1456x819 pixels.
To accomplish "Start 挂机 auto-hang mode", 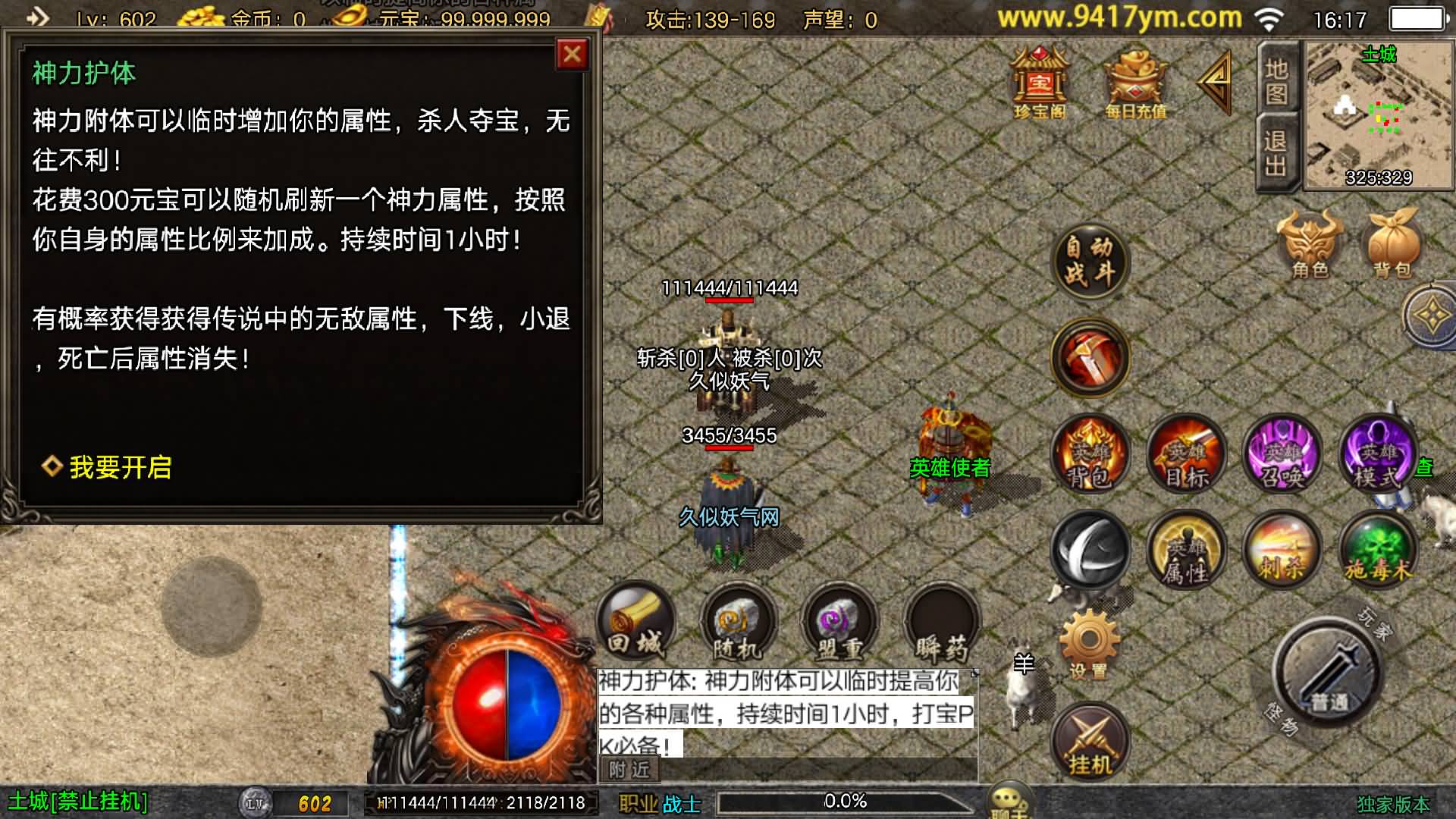I will [1090, 739].
